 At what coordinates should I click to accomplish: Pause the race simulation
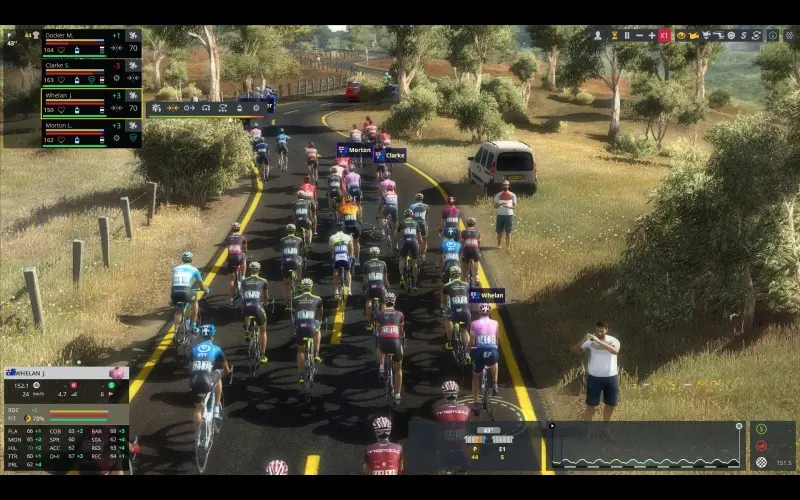point(627,35)
